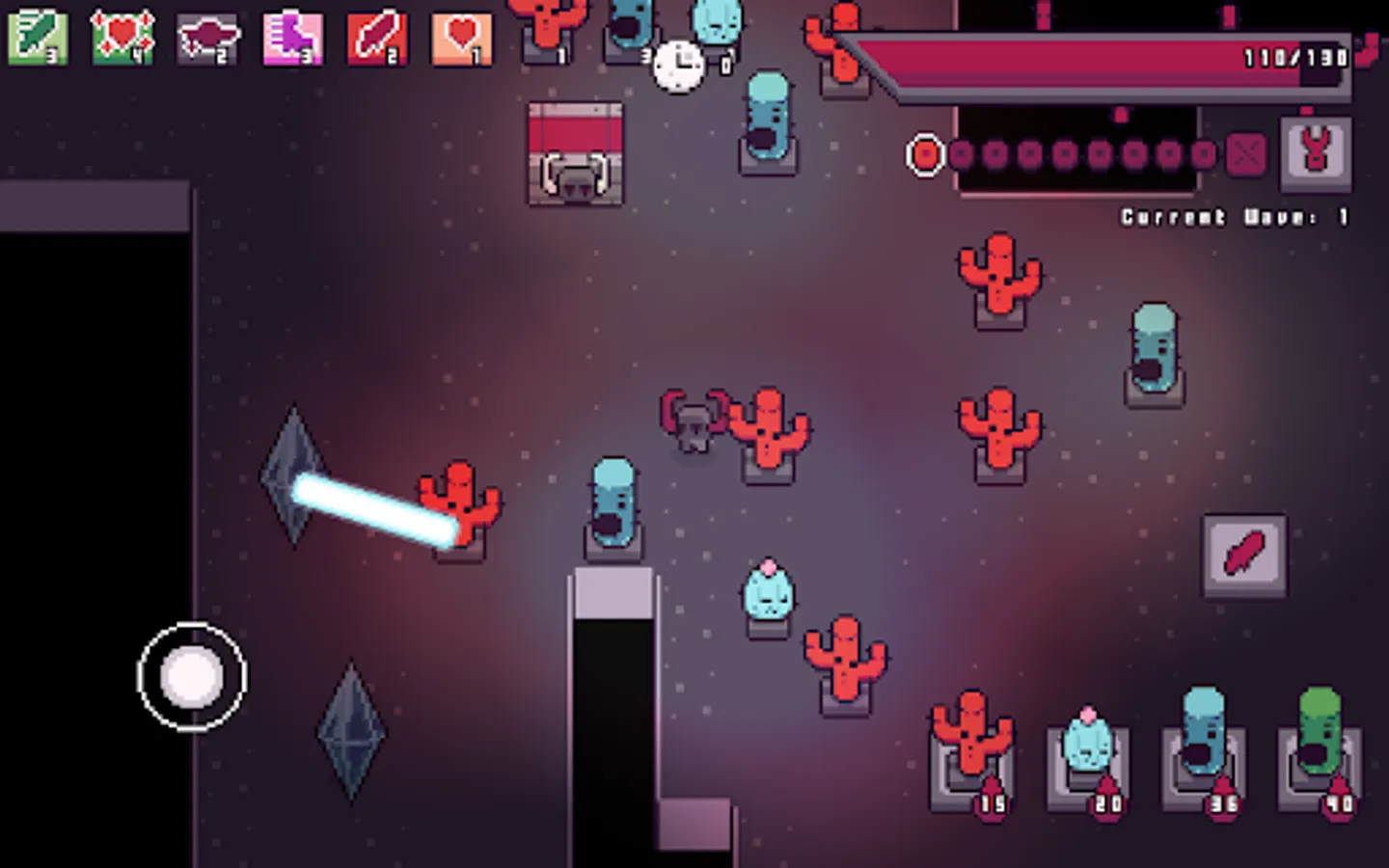1389x868 pixels.
Task: Check the Current Wave: 1 counter
Action: (x=1233, y=217)
